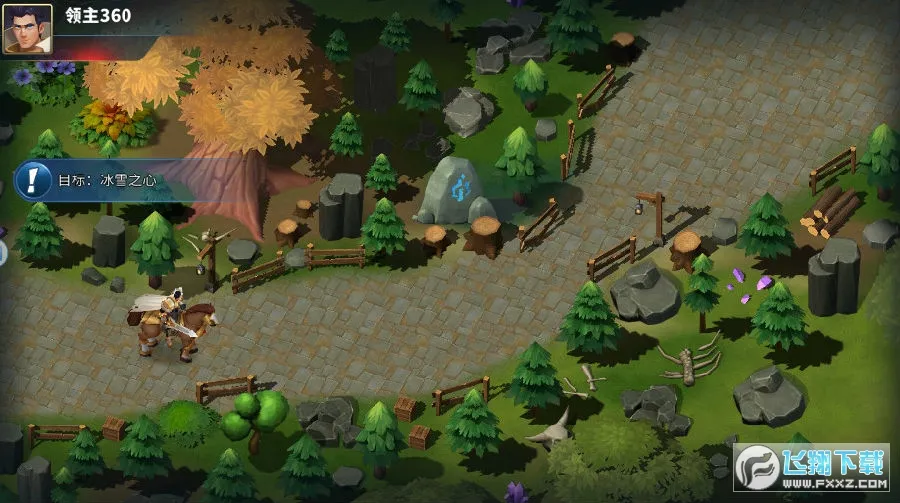900x503 pixels.
Task: Click the 飞翔下载 watermark logo
Action: [x=813, y=467]
